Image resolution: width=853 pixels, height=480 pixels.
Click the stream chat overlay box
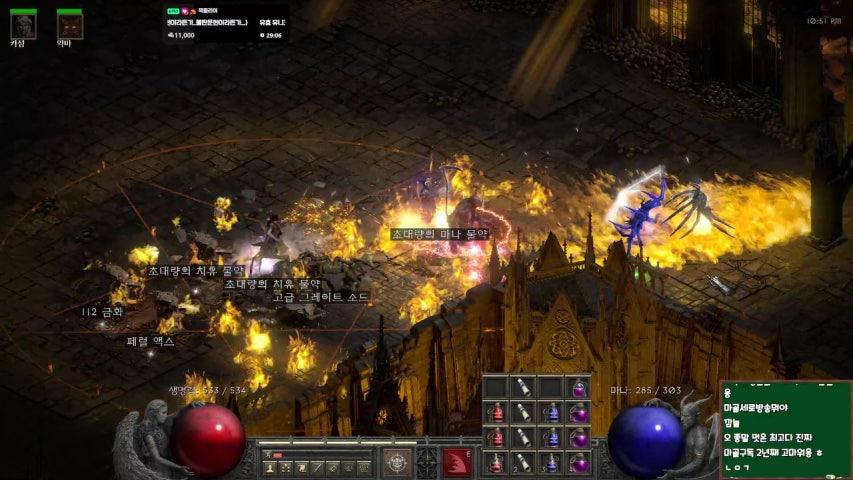point(785,428)
